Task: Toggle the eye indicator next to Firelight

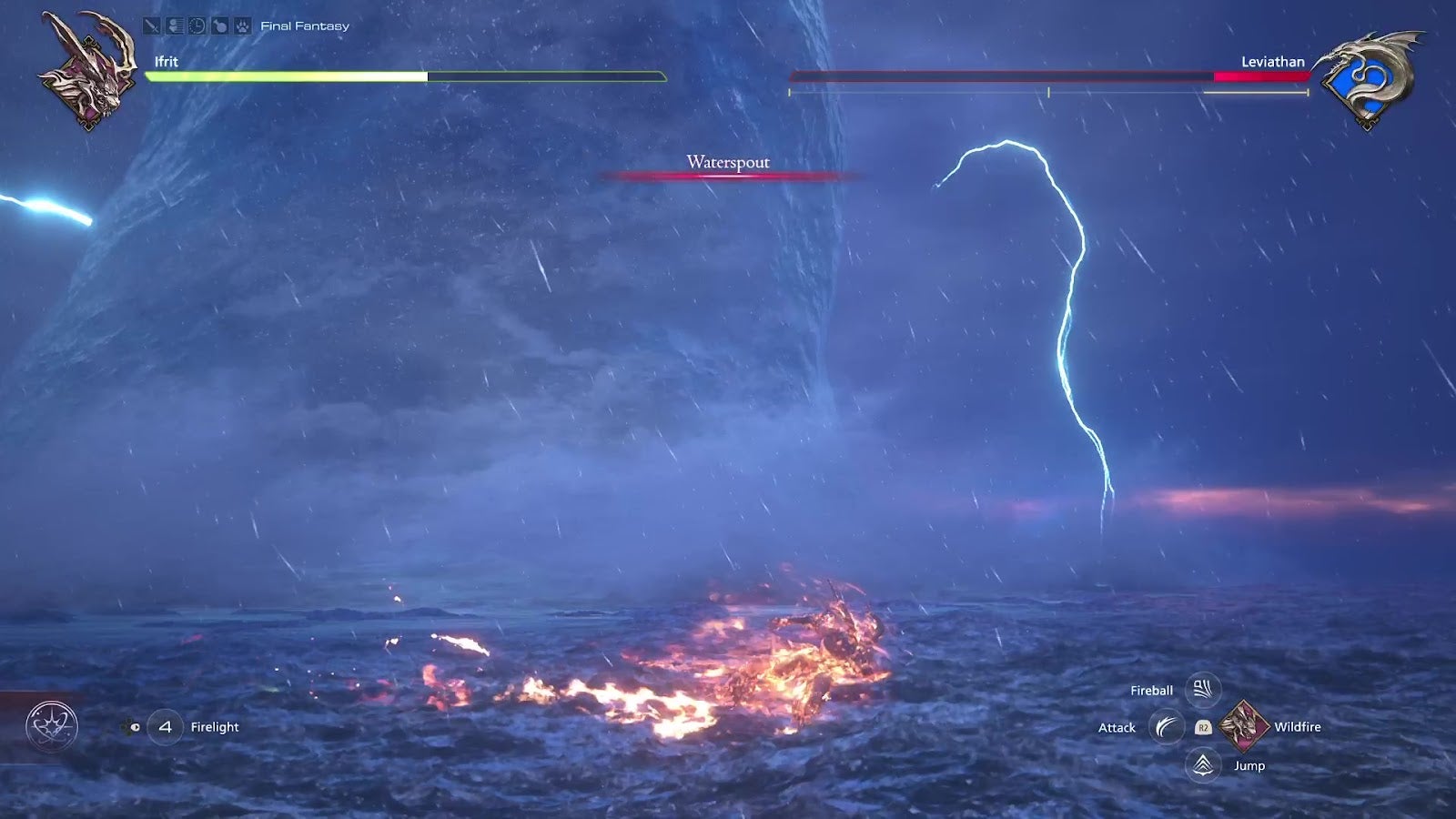Action: coord(135,727)
